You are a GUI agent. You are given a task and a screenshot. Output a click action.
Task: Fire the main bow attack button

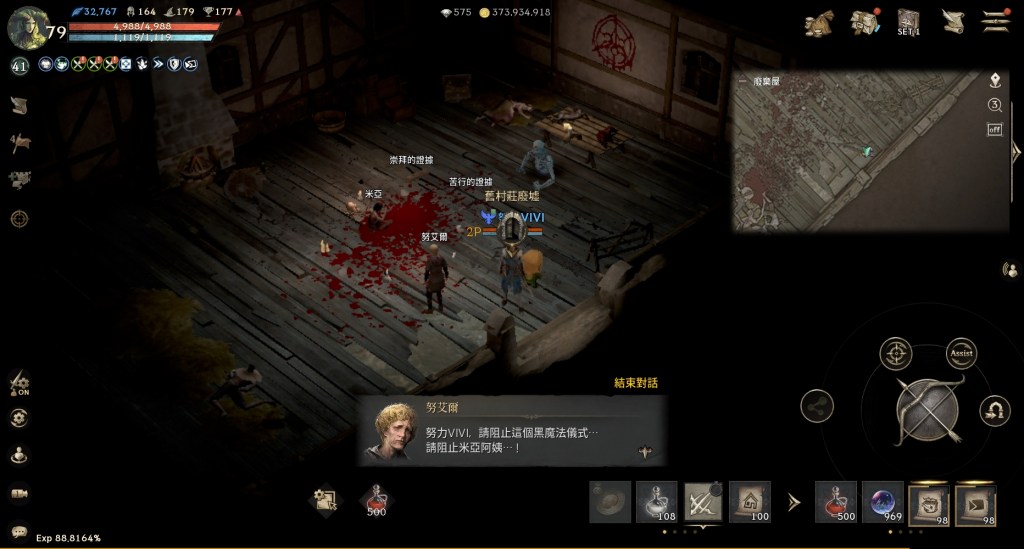[927, 408]
